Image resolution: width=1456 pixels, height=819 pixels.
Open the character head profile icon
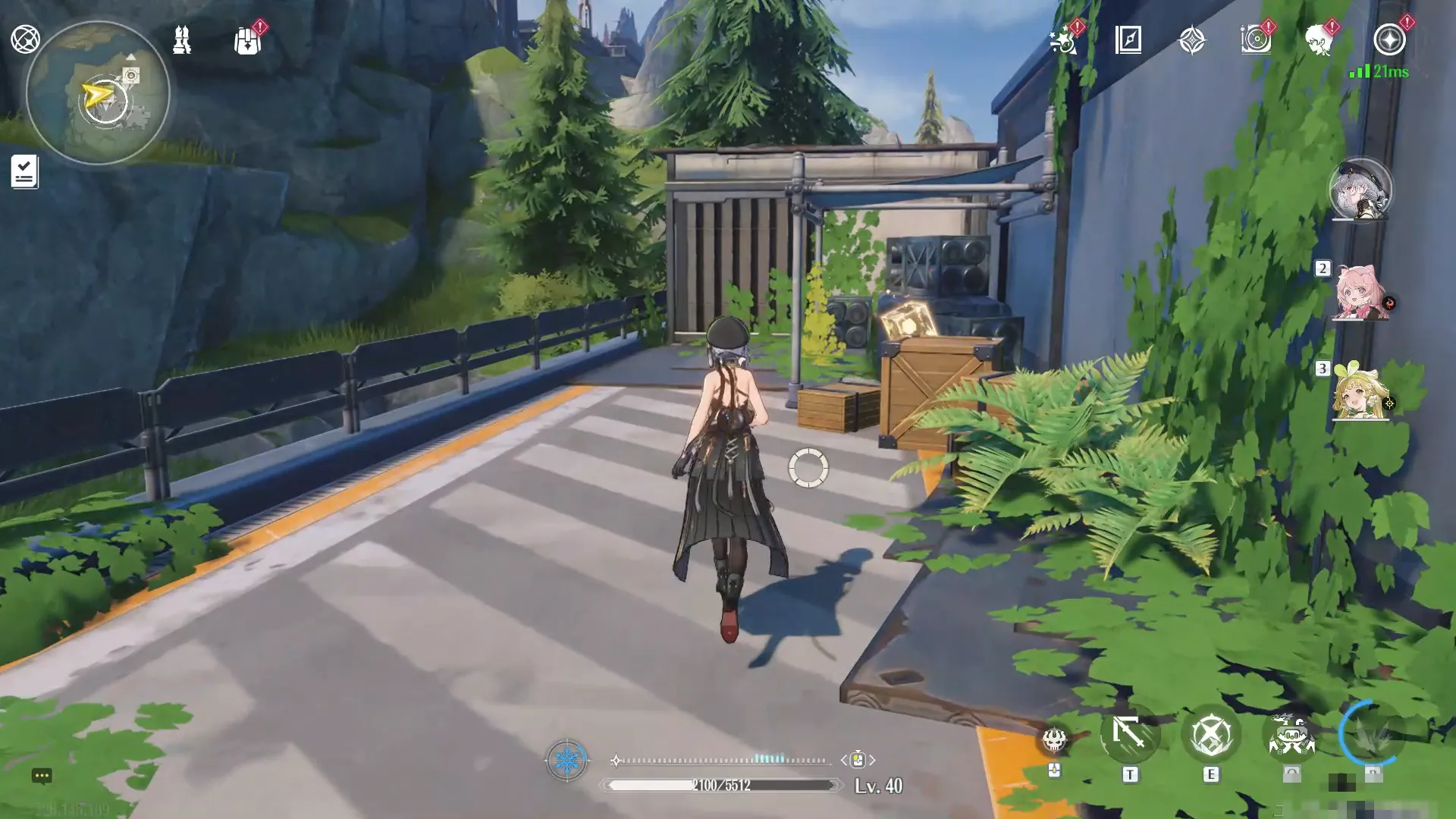(1319, 40)
